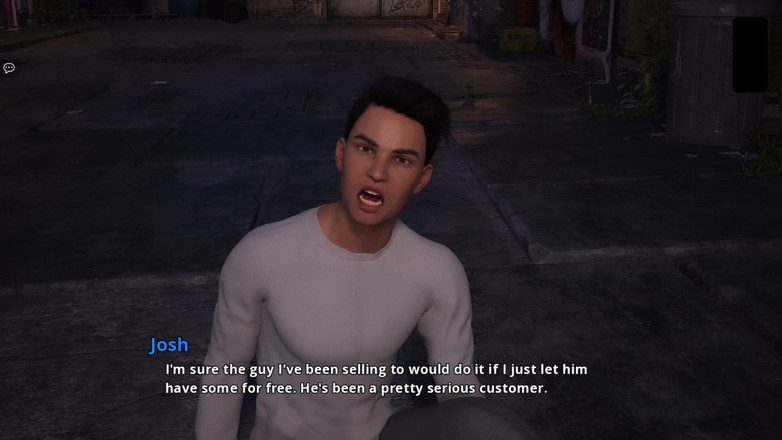Open the speech bubble dialogue history icon

(x=9, y=68)
